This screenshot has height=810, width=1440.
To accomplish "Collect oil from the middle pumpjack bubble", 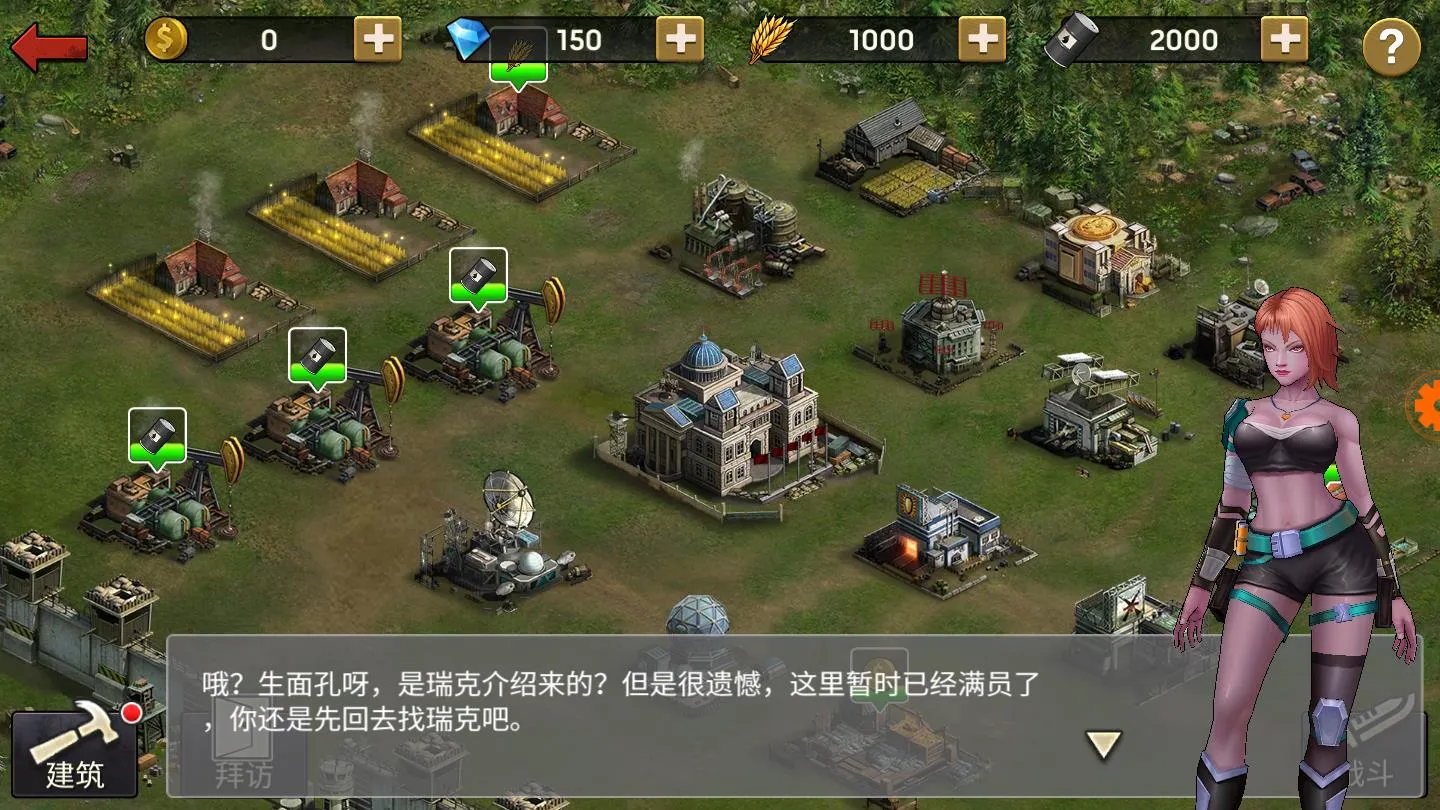I will tap(317, 355).
